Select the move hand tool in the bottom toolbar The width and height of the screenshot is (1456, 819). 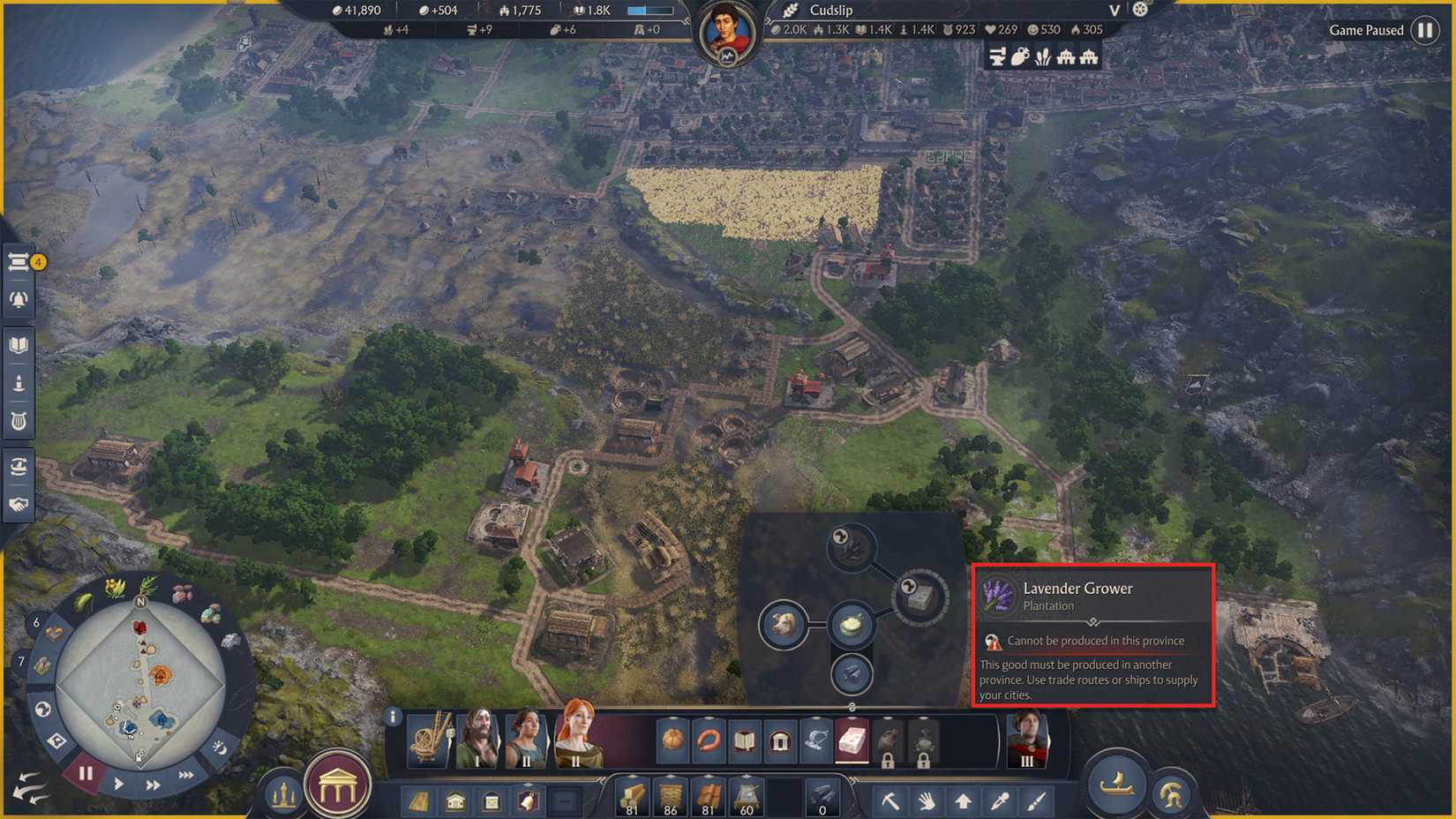926,800
